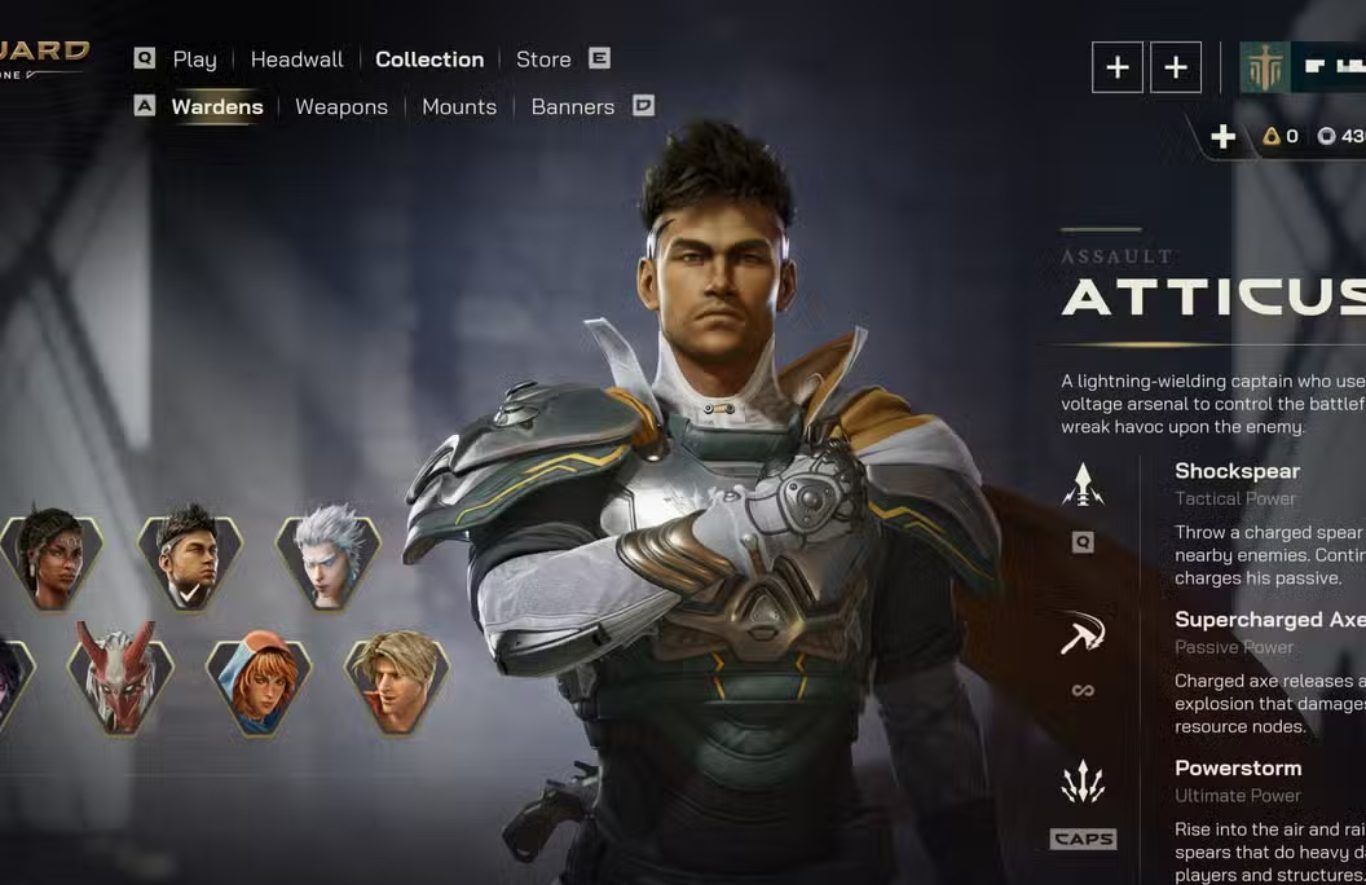1366x885 pixels.
Task: Open the Play menu
Action: click(x=194, y=59)
